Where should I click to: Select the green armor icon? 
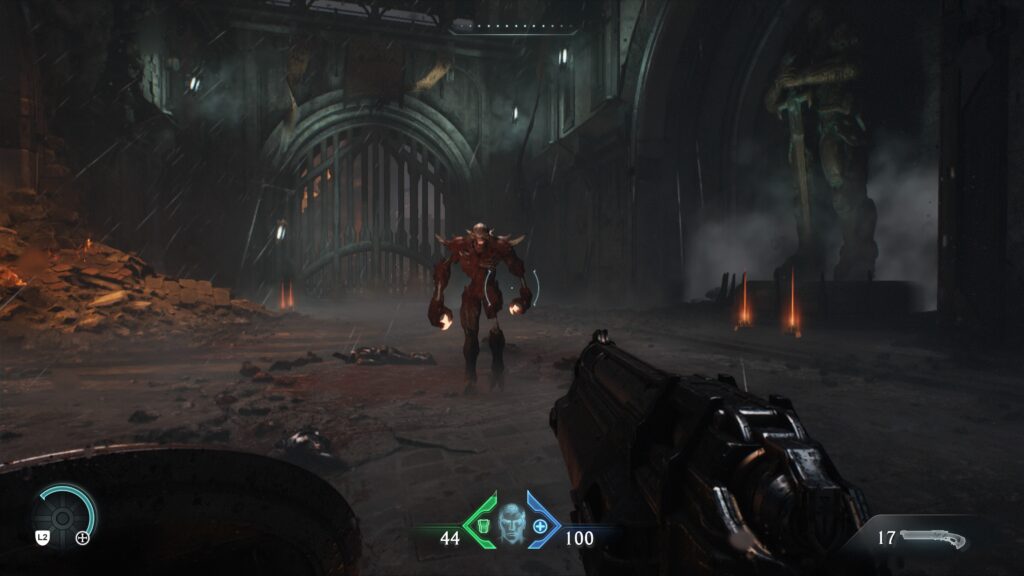click(482, 525)
